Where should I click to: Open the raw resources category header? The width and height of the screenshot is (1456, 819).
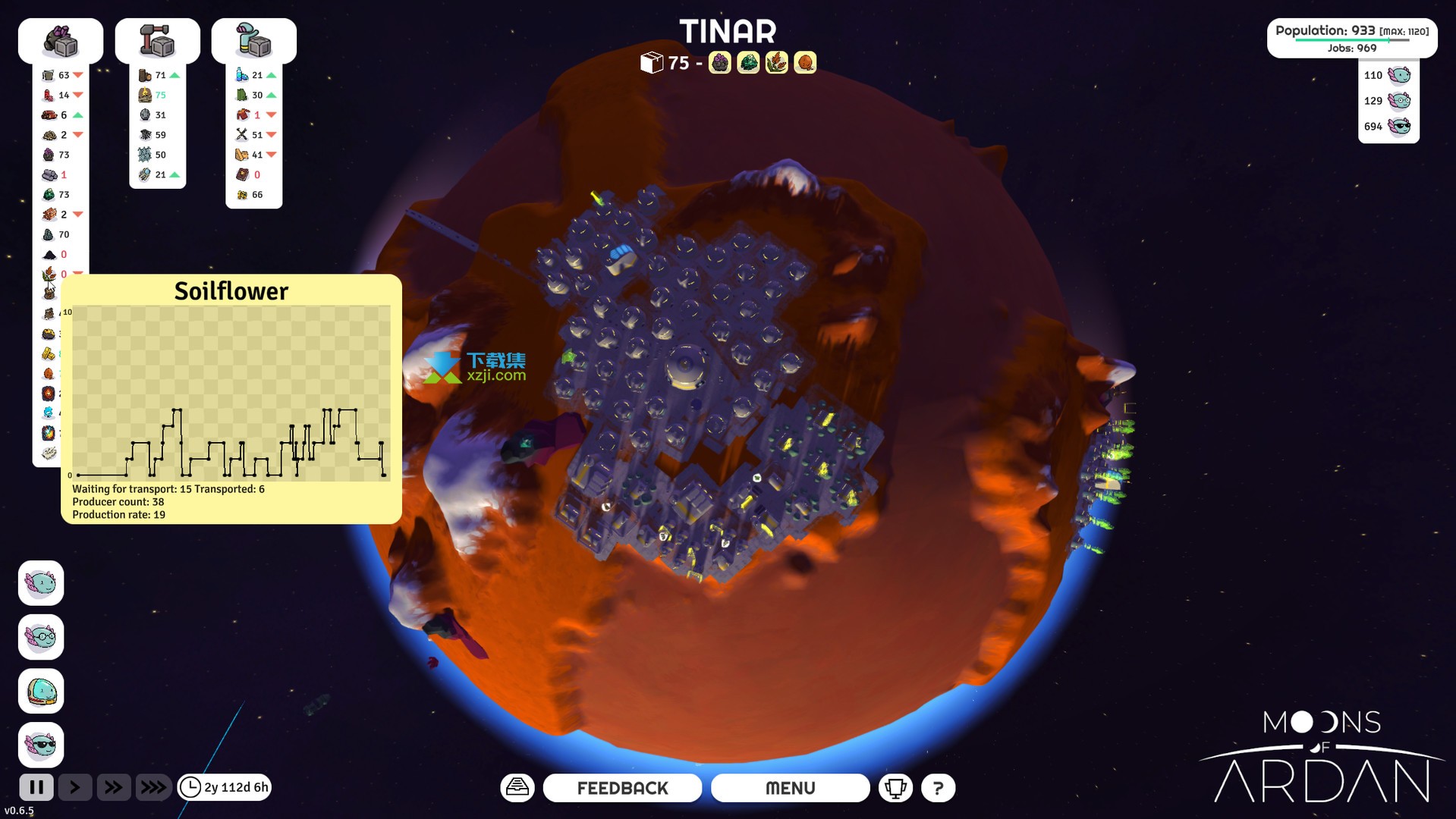[x=61, y=41]
